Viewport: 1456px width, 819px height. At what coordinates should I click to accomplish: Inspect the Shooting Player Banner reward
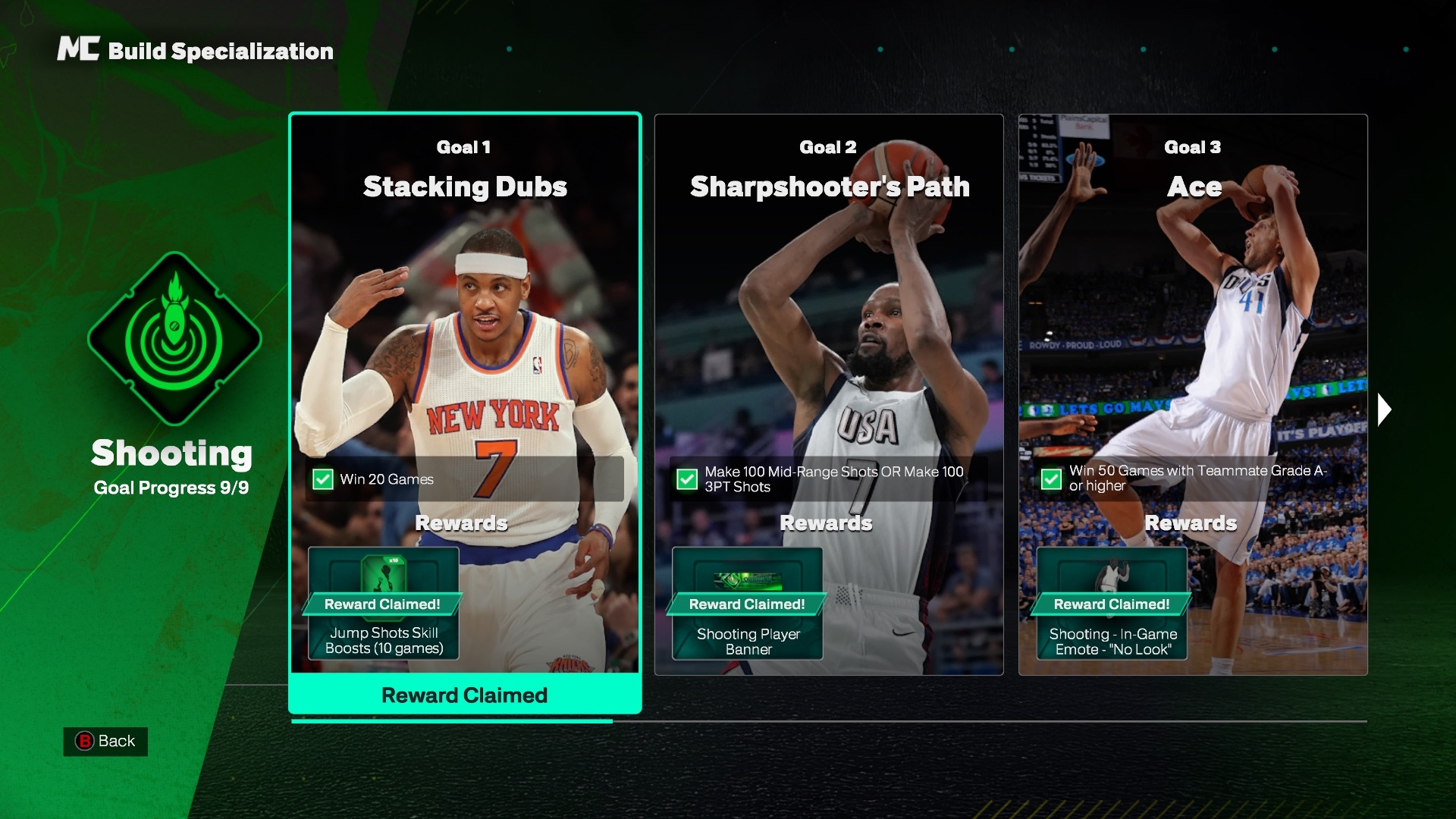point(748,604)
